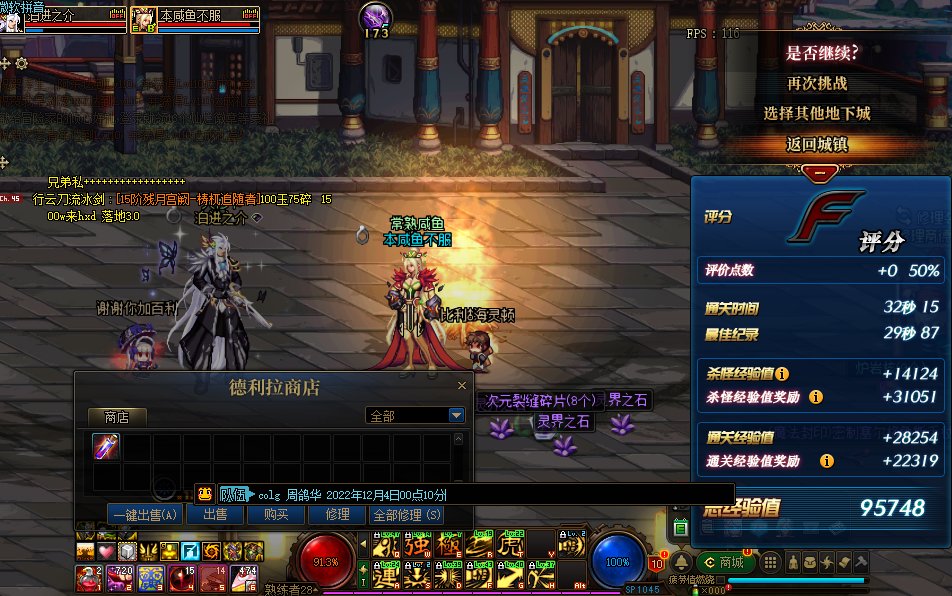Click the 全部修理(S) repair-all button
Image resolution: width=952 pixels, height=596 pixels.
406,514
